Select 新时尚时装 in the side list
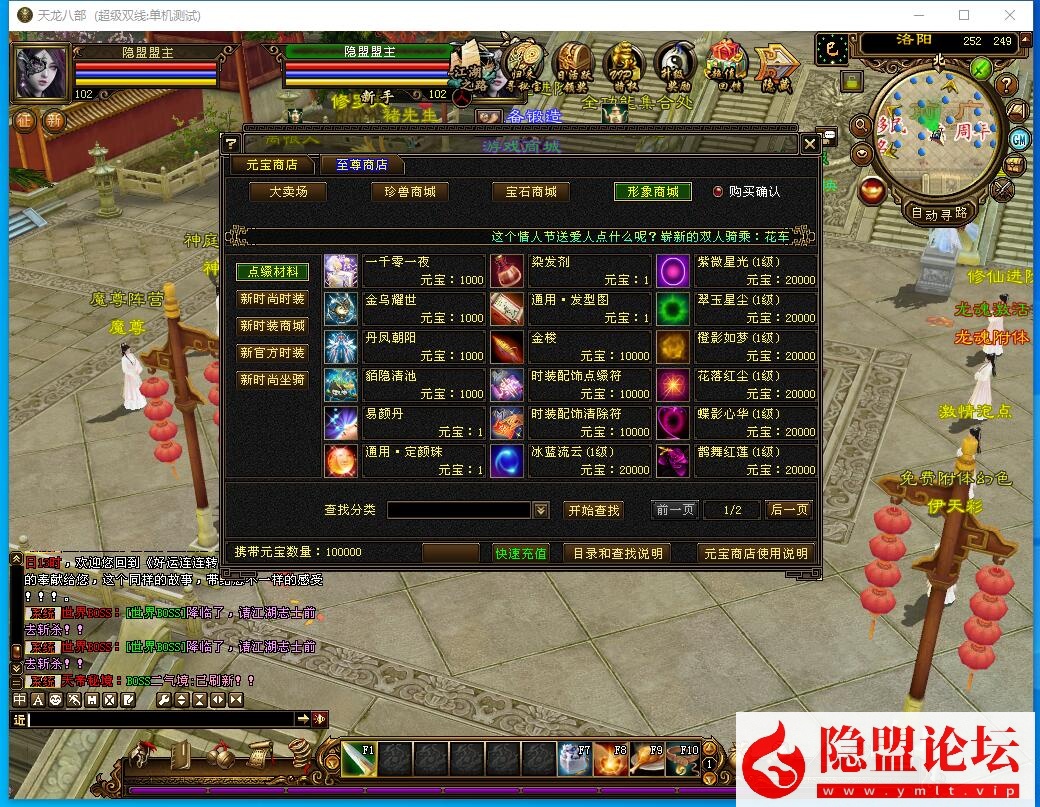This screenshot has height=807, width=1040. pyautogui.click(x=272, y=299)
